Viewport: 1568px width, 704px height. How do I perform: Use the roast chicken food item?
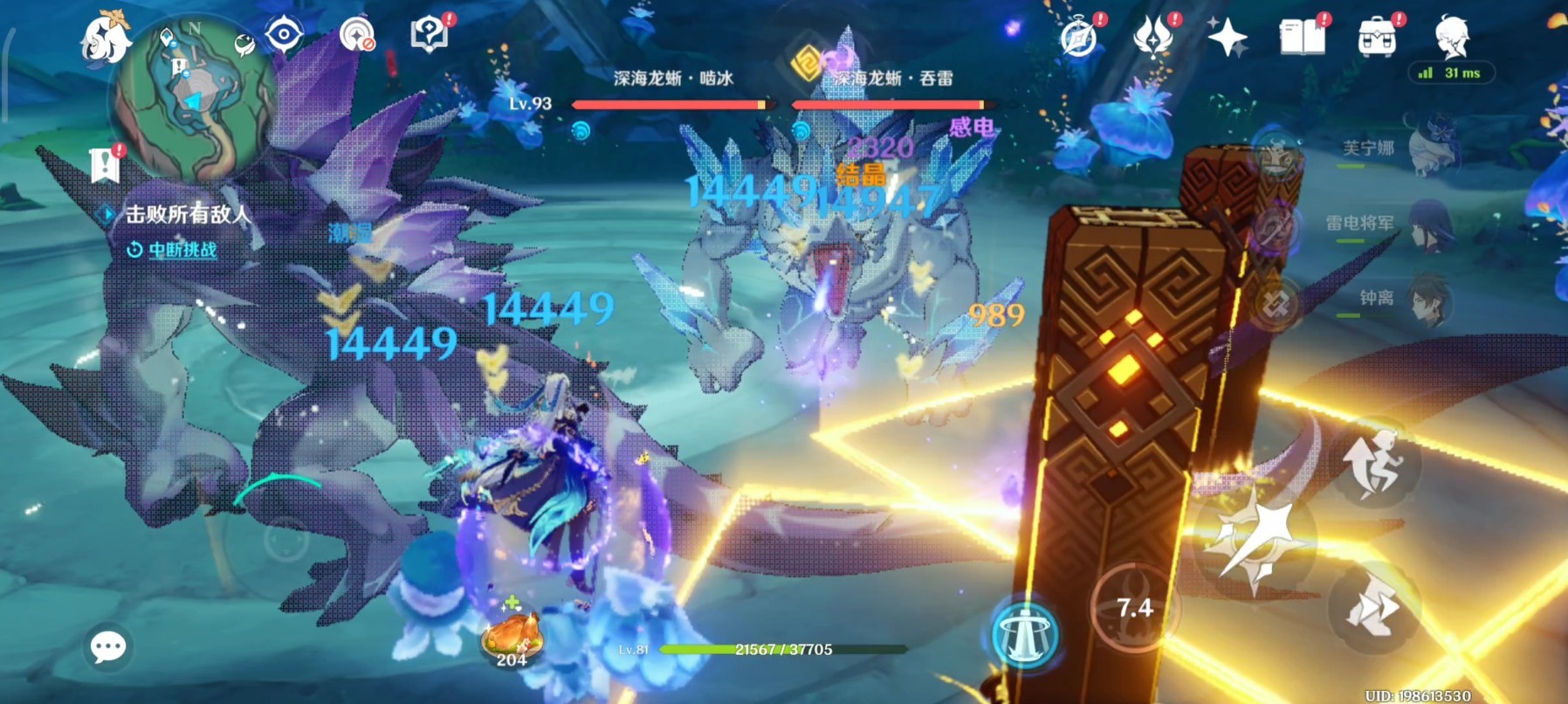click(512, 635)
